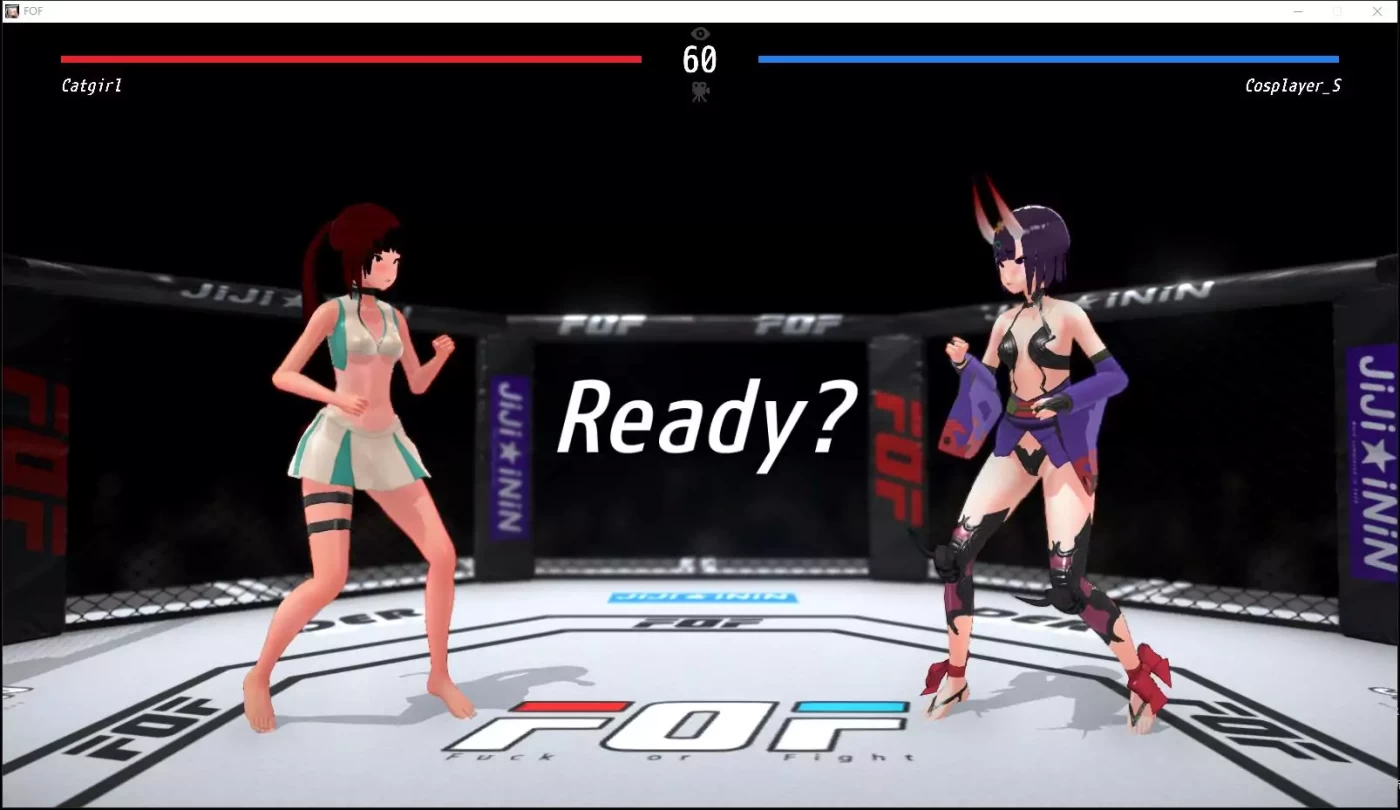Click the Catgirl name in the corner
Viewport: 1400px width, 810px height.
(x=90, y=85)
